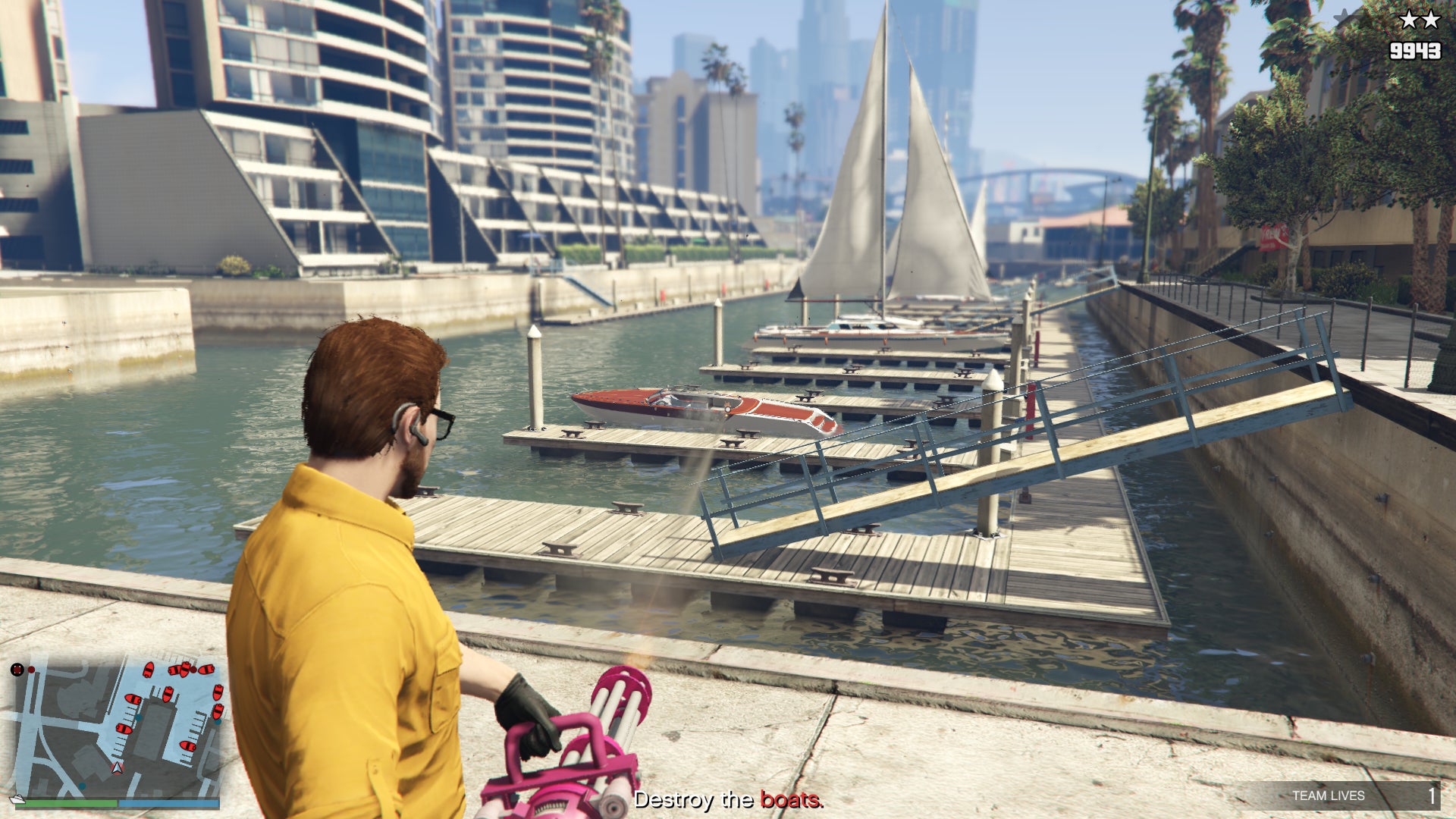Click the small red dot blip at minimap top-left
1456x819 pixels.
tap(32, 670)
